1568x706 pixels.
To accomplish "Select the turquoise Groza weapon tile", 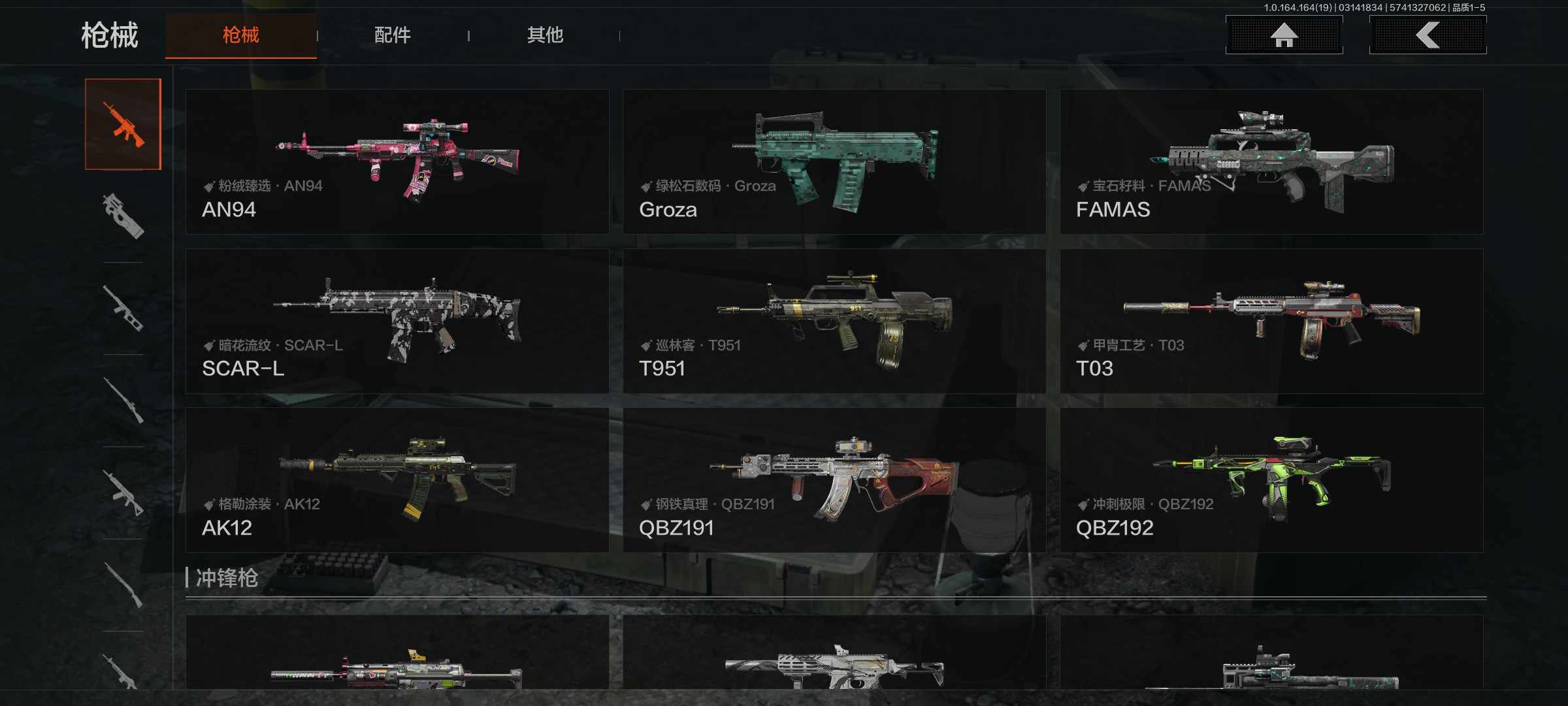I will (834, 161).
